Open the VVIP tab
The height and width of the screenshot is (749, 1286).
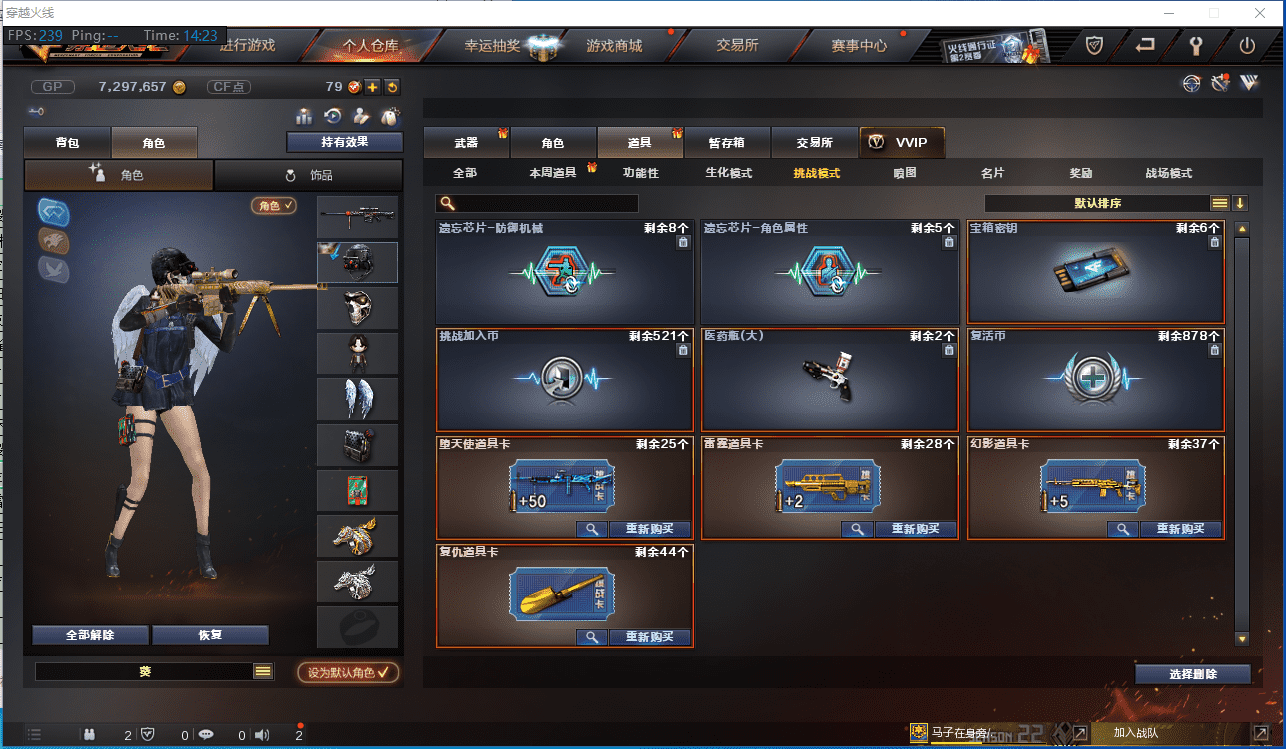coord(902,143)
